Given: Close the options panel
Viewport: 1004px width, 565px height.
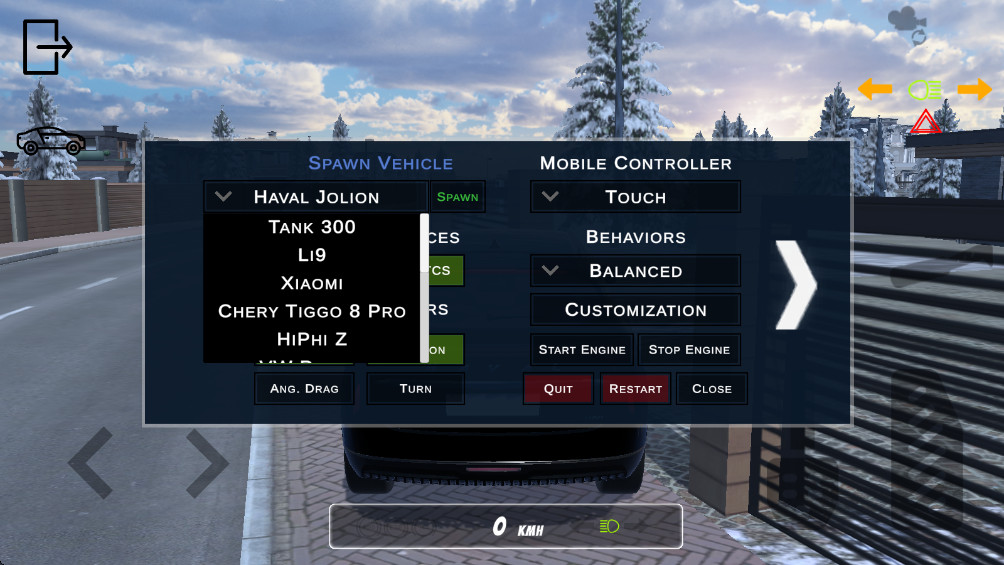Looking at the screenshot, I should tap(711, 389).
